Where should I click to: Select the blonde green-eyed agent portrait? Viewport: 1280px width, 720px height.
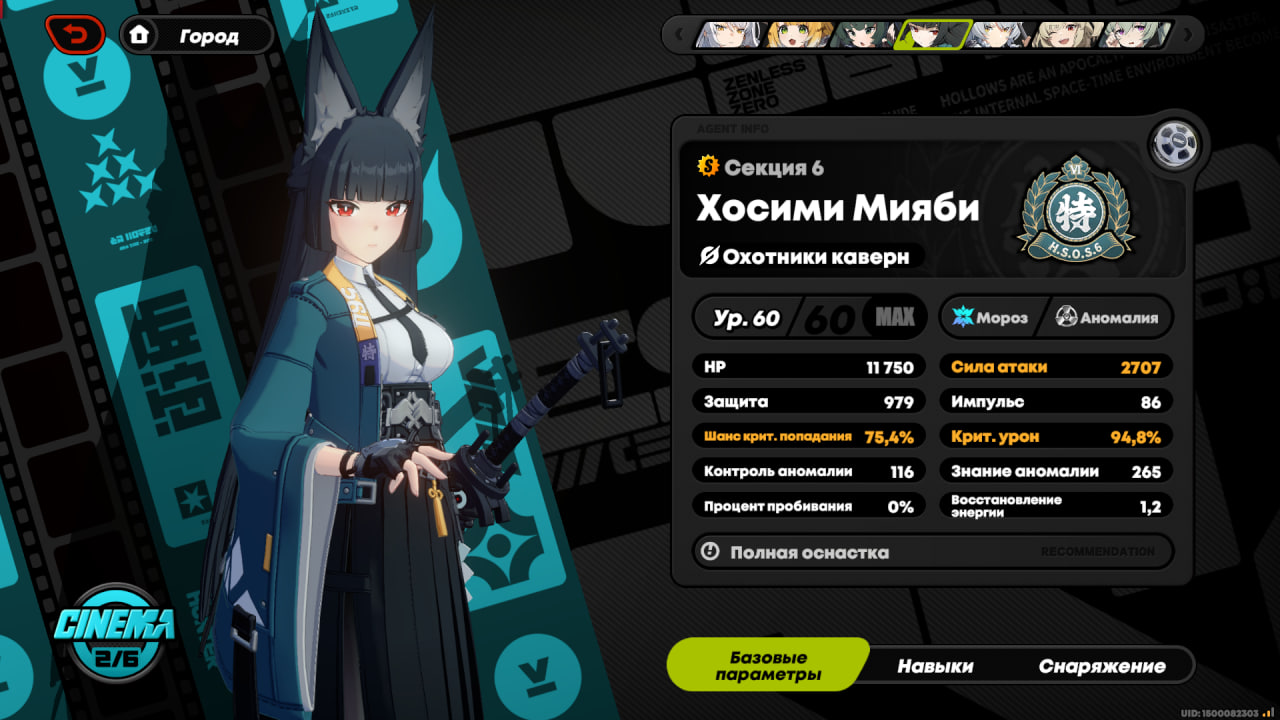tap(797, 35)
